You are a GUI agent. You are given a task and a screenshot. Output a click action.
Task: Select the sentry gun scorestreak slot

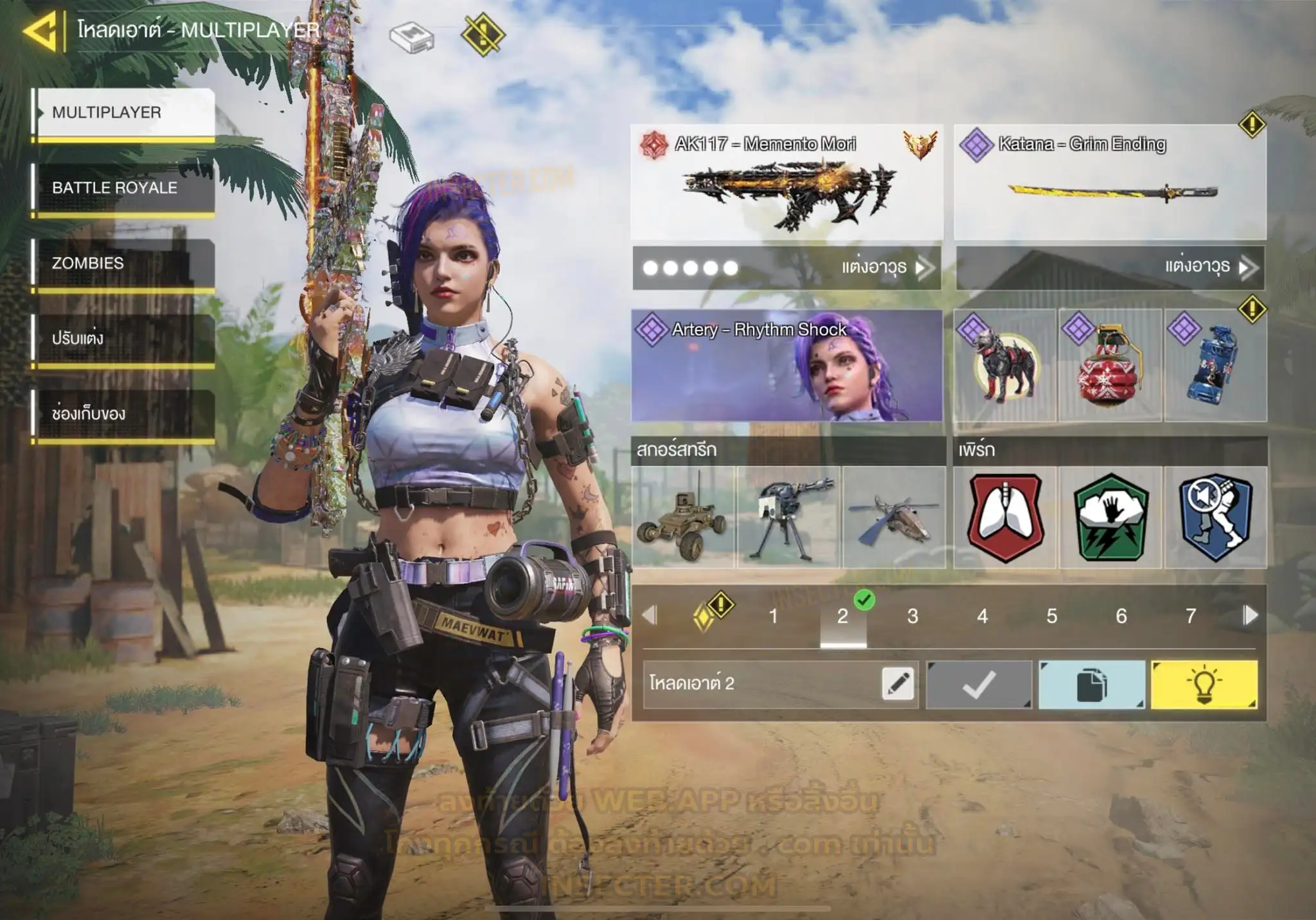(788, 518)
